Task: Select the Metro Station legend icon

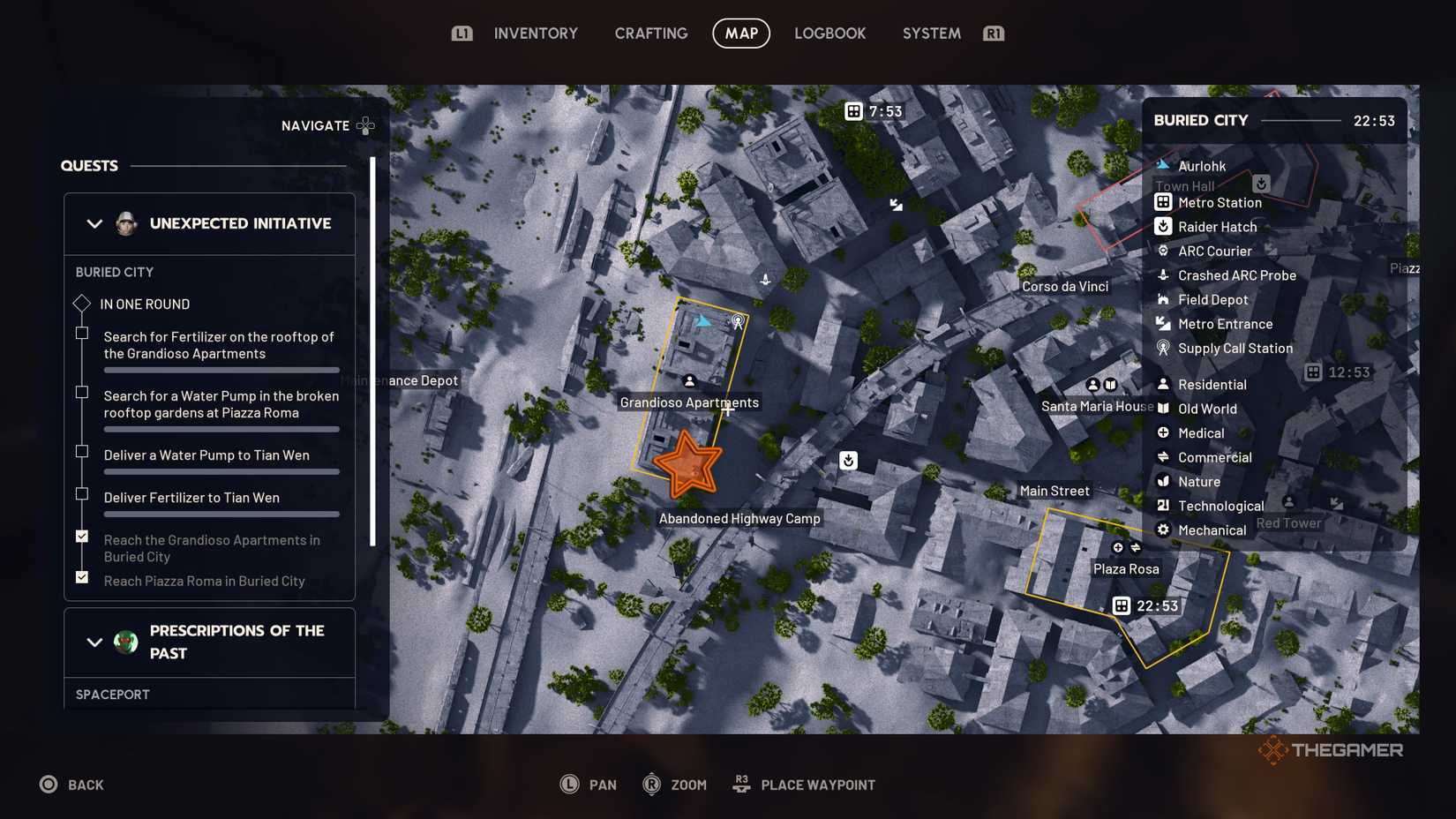Action: pos(1163,201)
